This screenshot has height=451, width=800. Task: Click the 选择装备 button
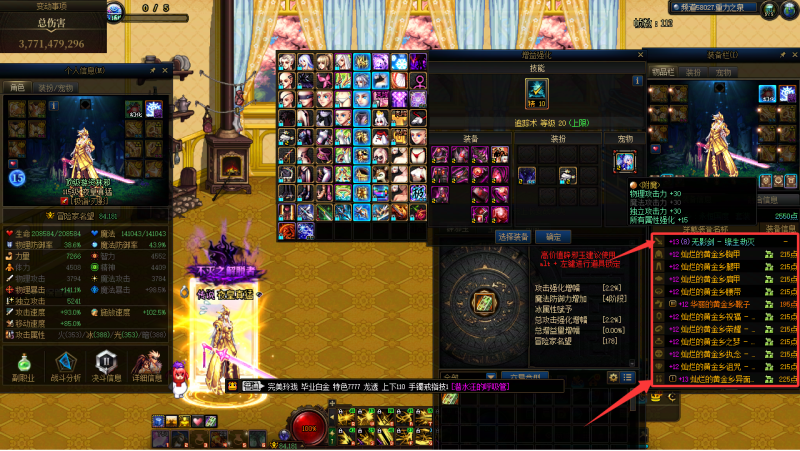coord(512,237)
